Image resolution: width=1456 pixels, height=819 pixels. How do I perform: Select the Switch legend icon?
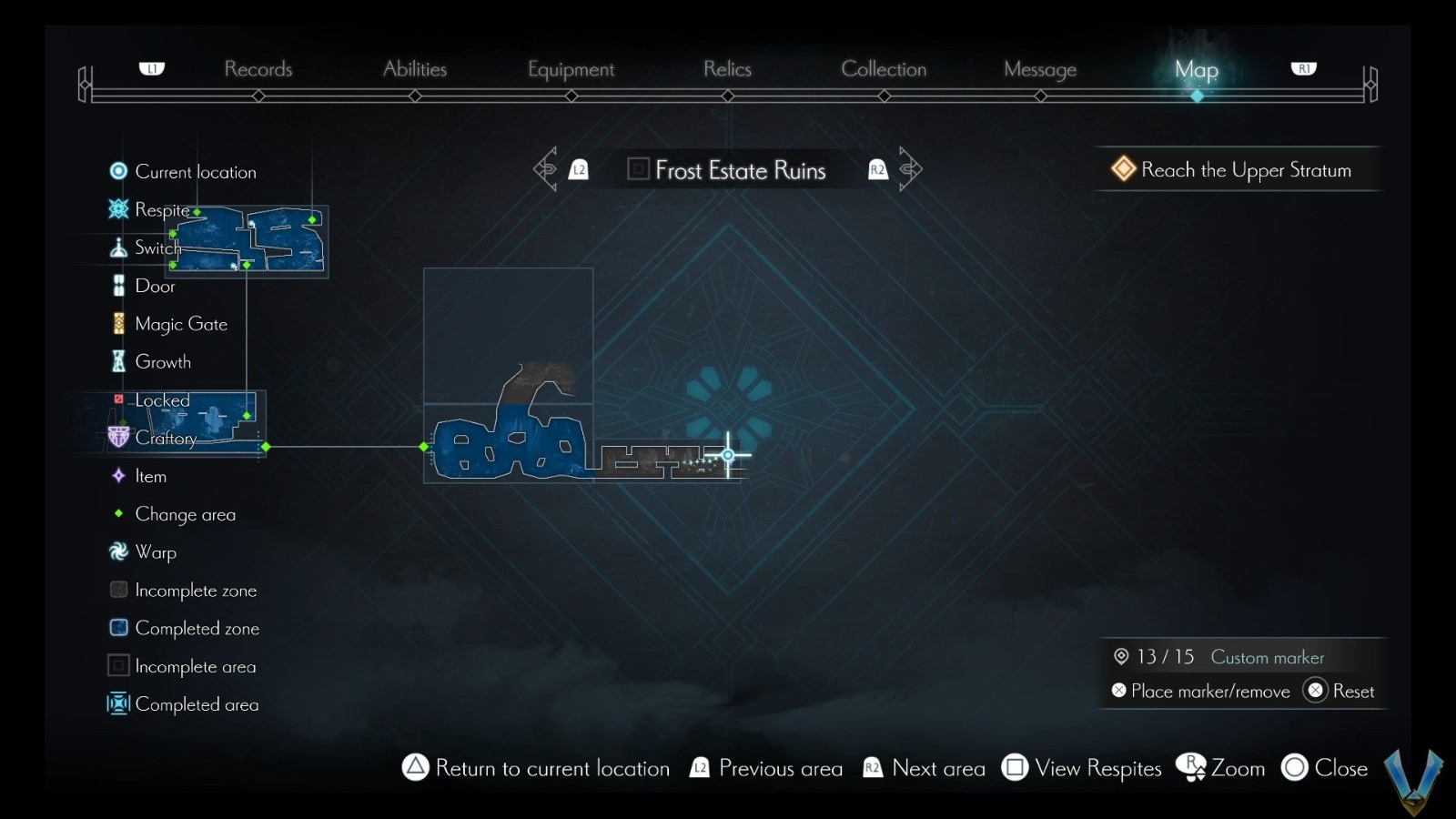117,247
